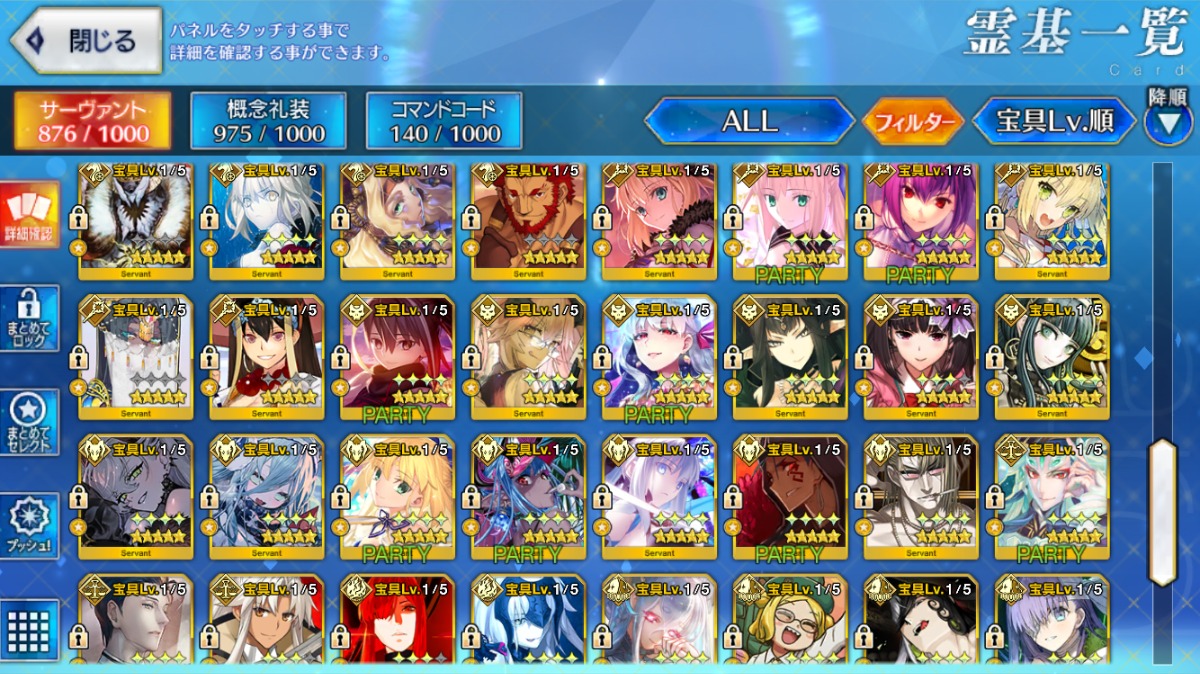Screen dimensions: 1200x674
Task: Change the 宝具Lv.順 sort order
Action: pos(1055,122)
